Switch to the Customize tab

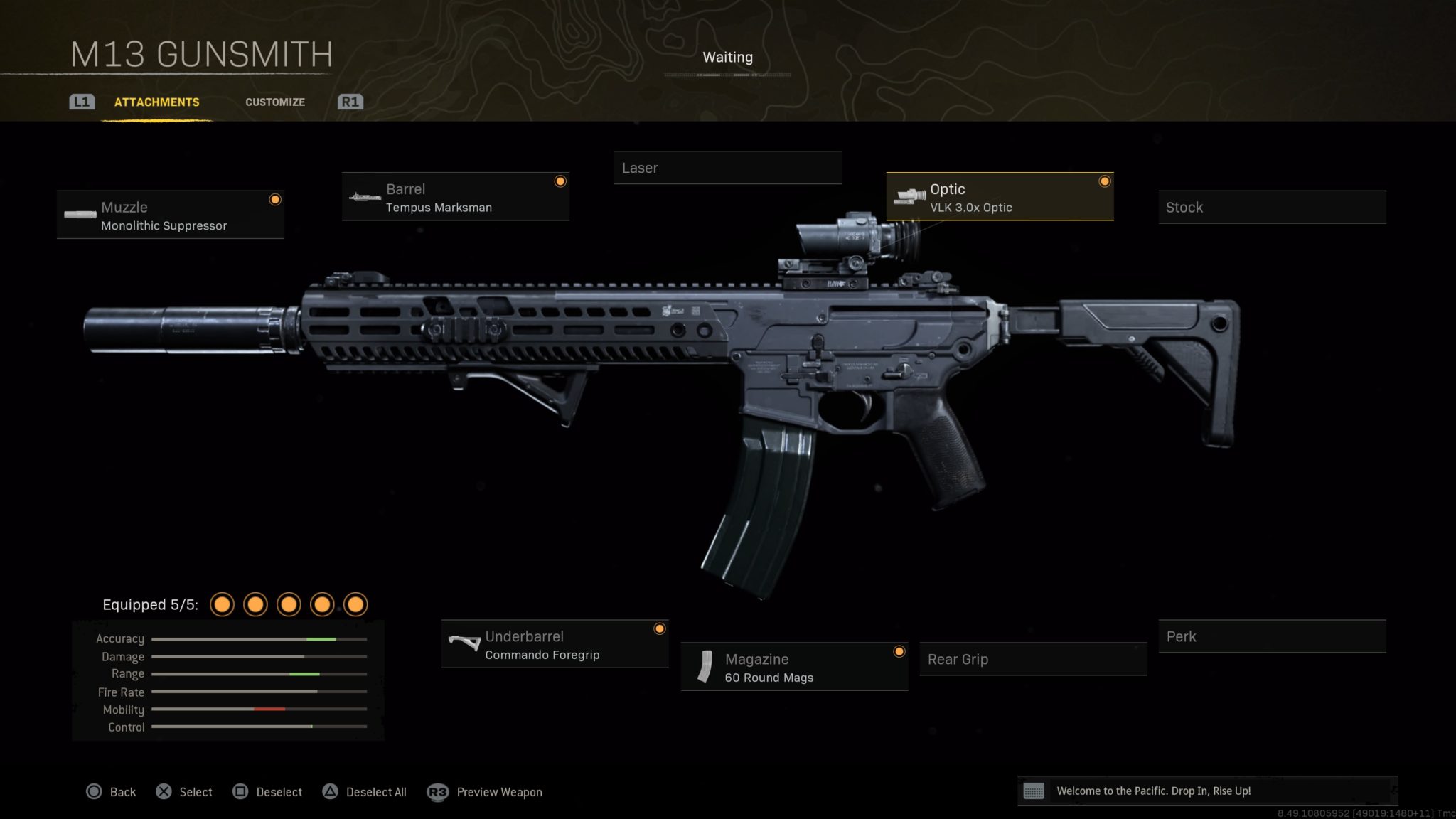(x=275, y=102)
